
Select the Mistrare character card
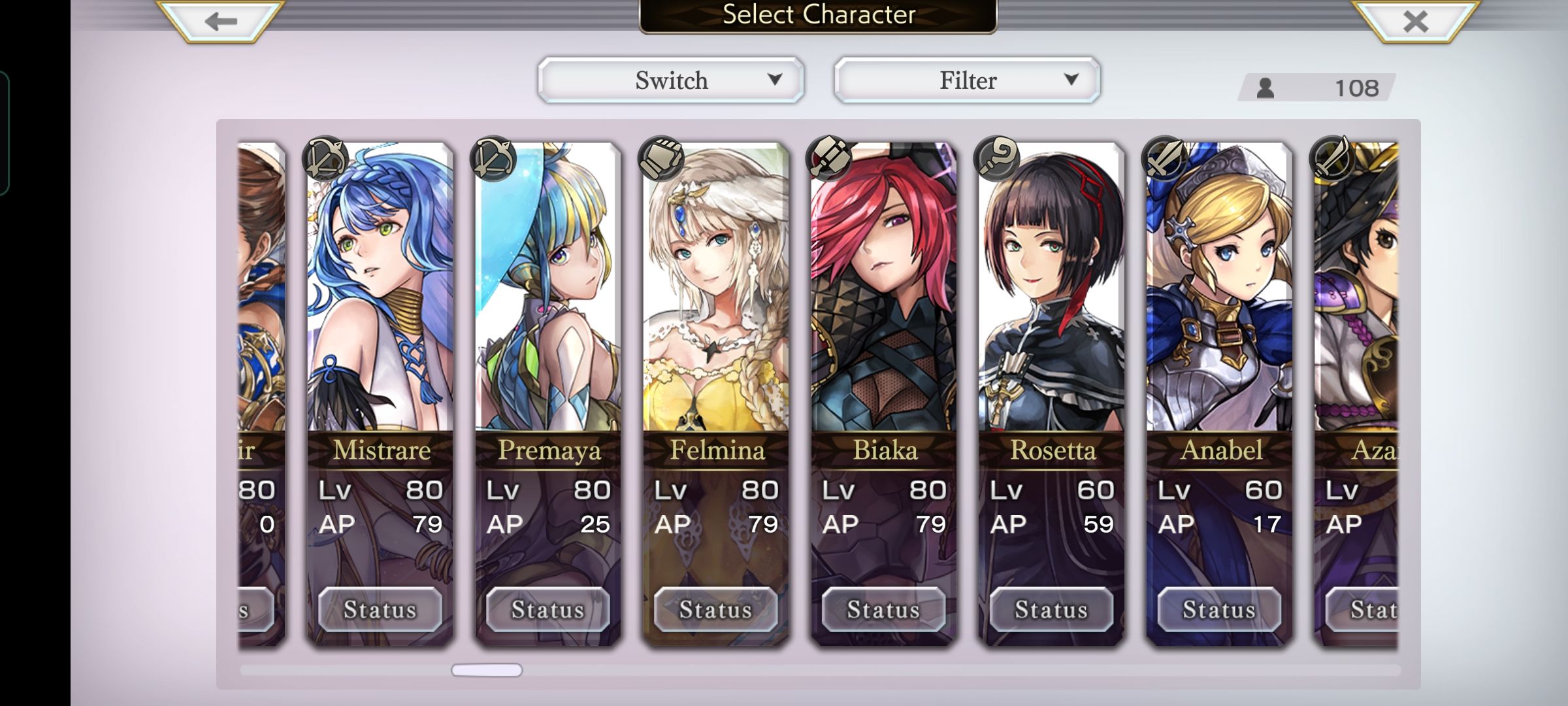(380, 294)
